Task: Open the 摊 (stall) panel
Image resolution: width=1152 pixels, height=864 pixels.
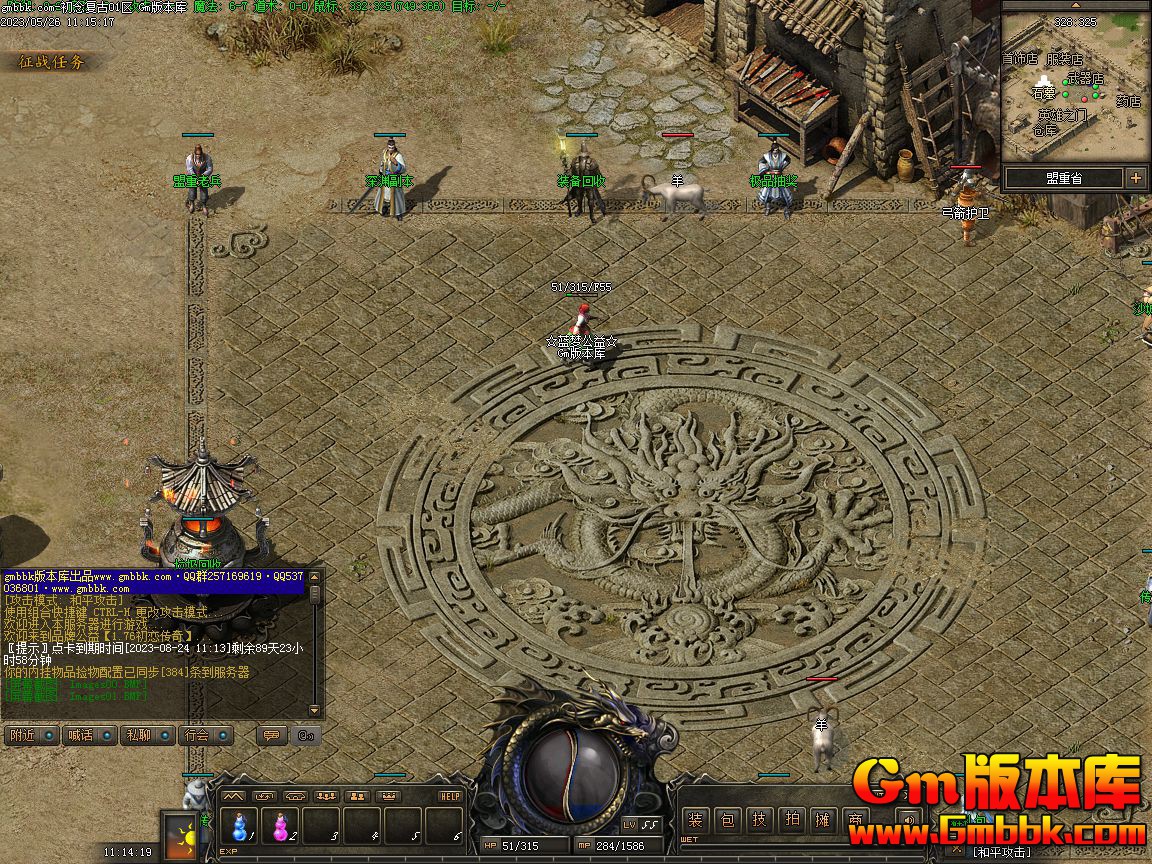Action: tap(823, 821)
